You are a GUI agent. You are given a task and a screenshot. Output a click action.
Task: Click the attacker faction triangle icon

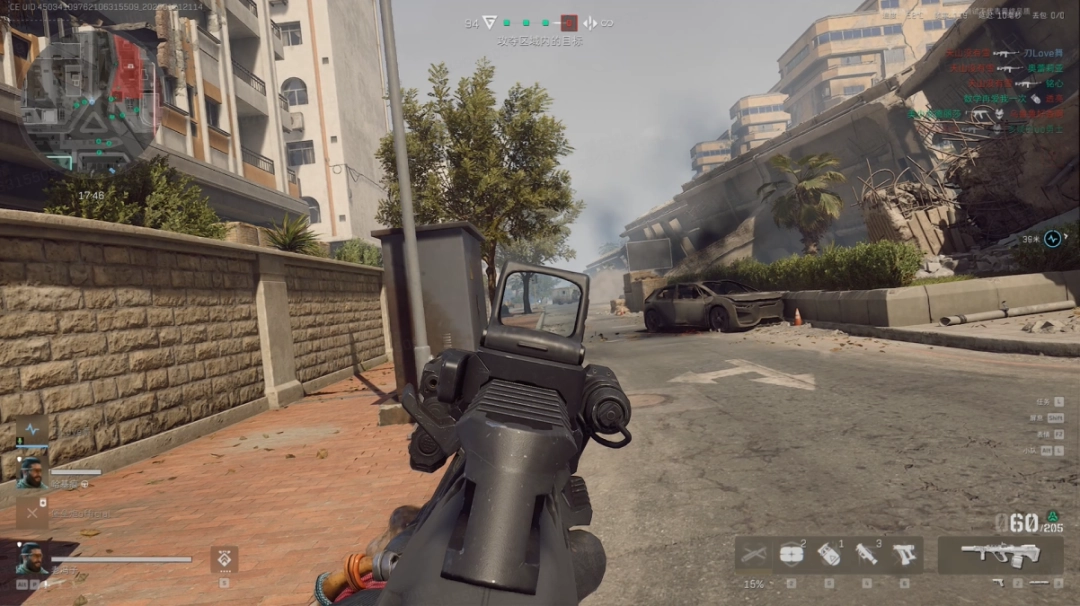coord(489,22)
